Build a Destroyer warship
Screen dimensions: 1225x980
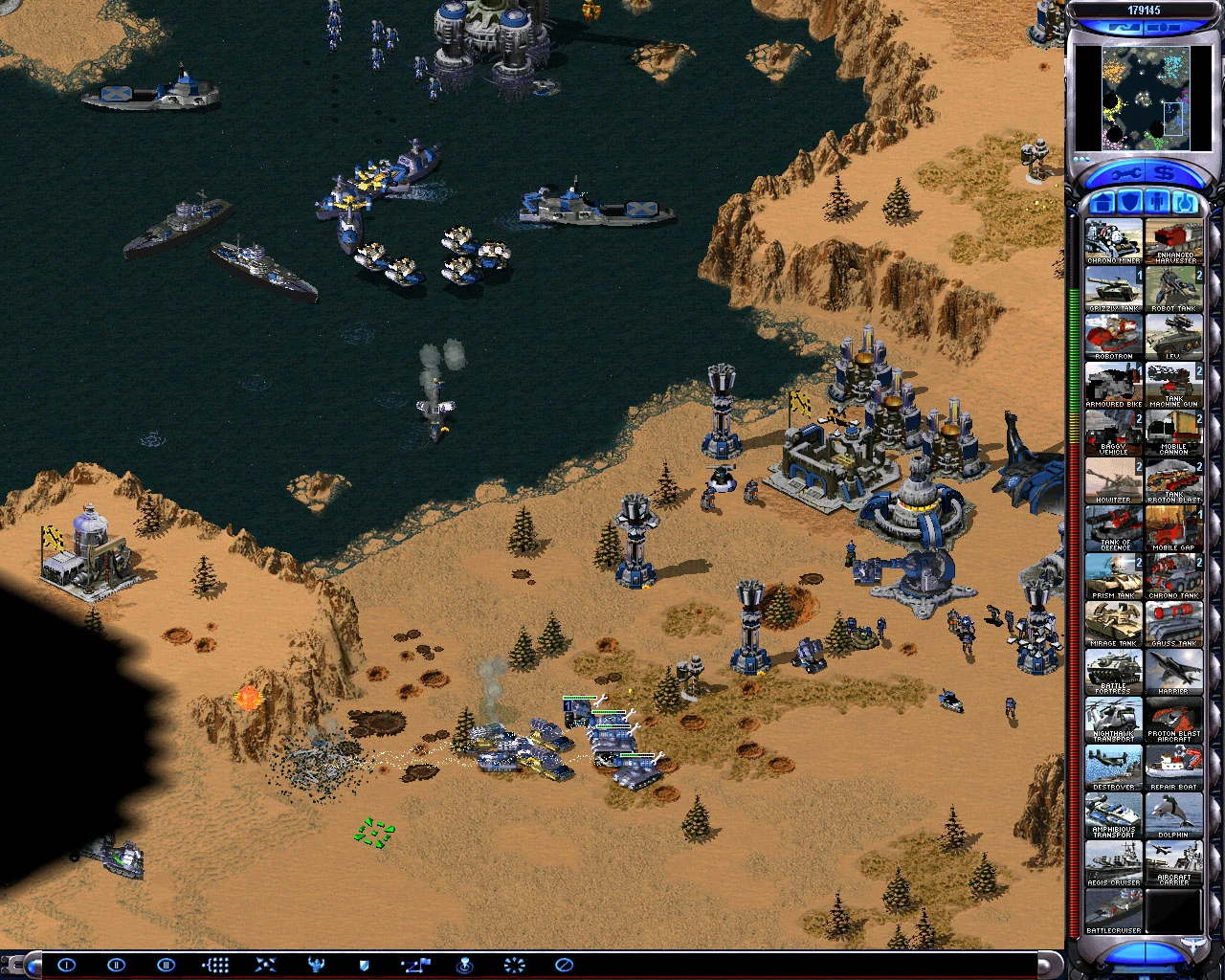1113,766
